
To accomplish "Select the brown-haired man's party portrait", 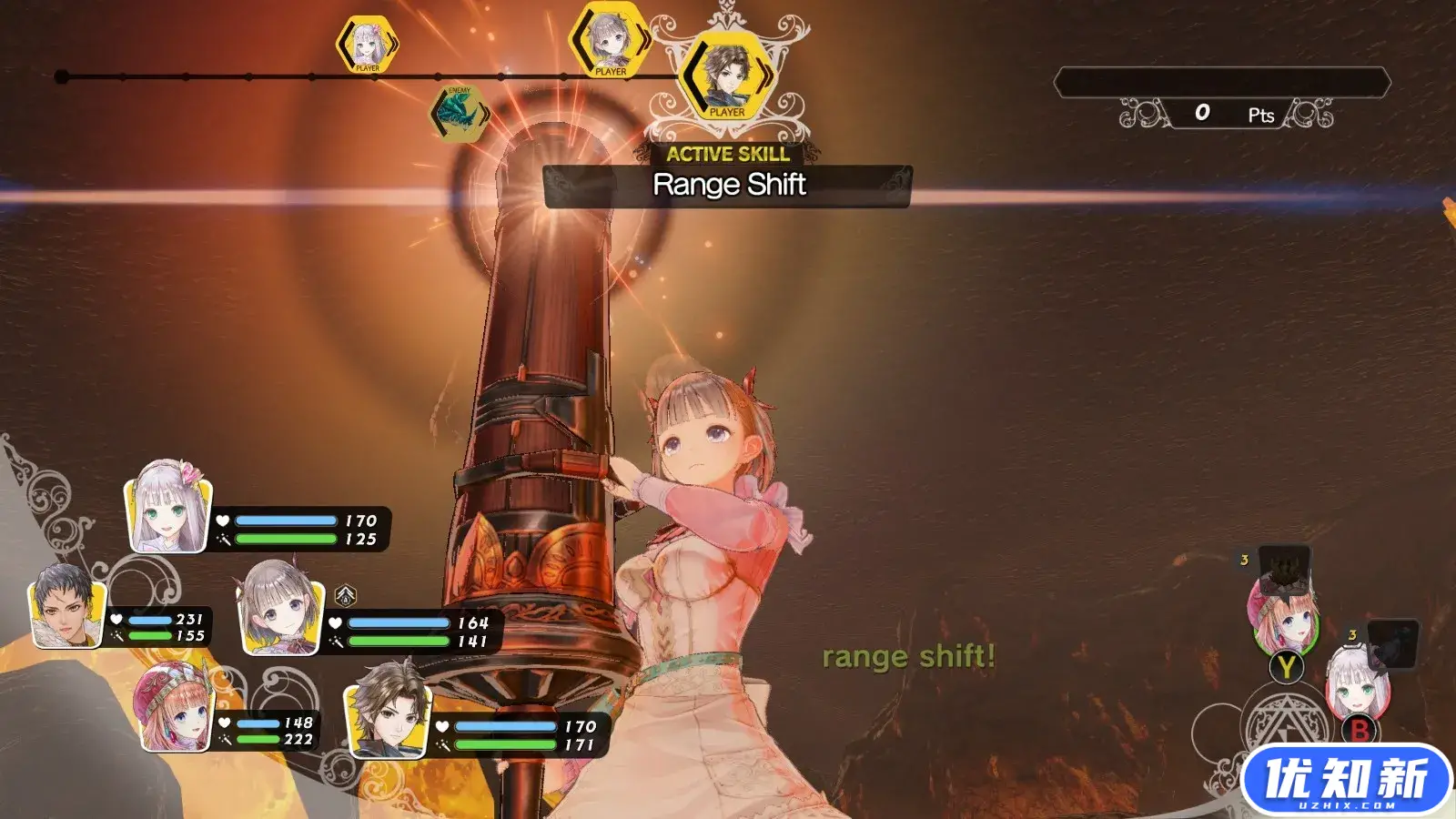I will click(x=389, y=711).
